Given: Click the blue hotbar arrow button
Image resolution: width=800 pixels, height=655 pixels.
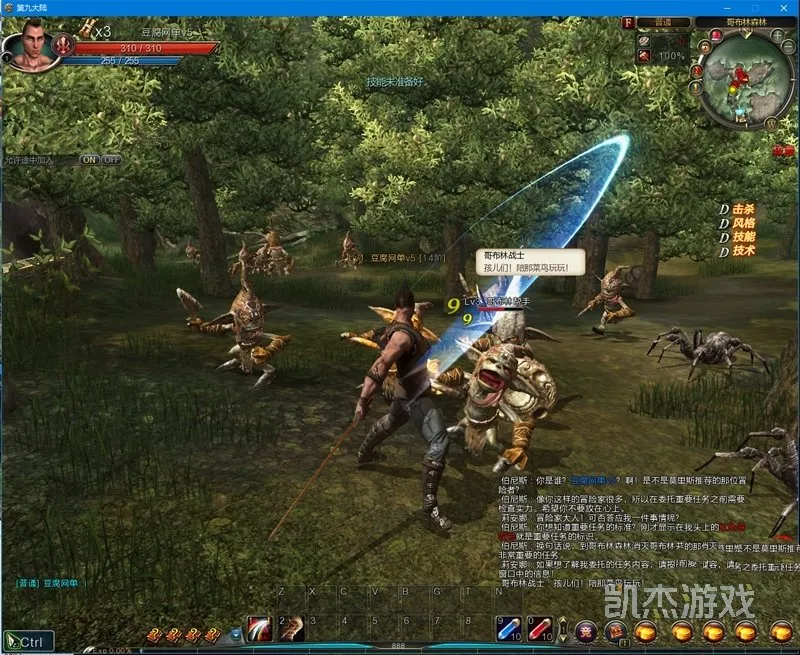Looking at the screenshot, I should click(x=236, y=633).
